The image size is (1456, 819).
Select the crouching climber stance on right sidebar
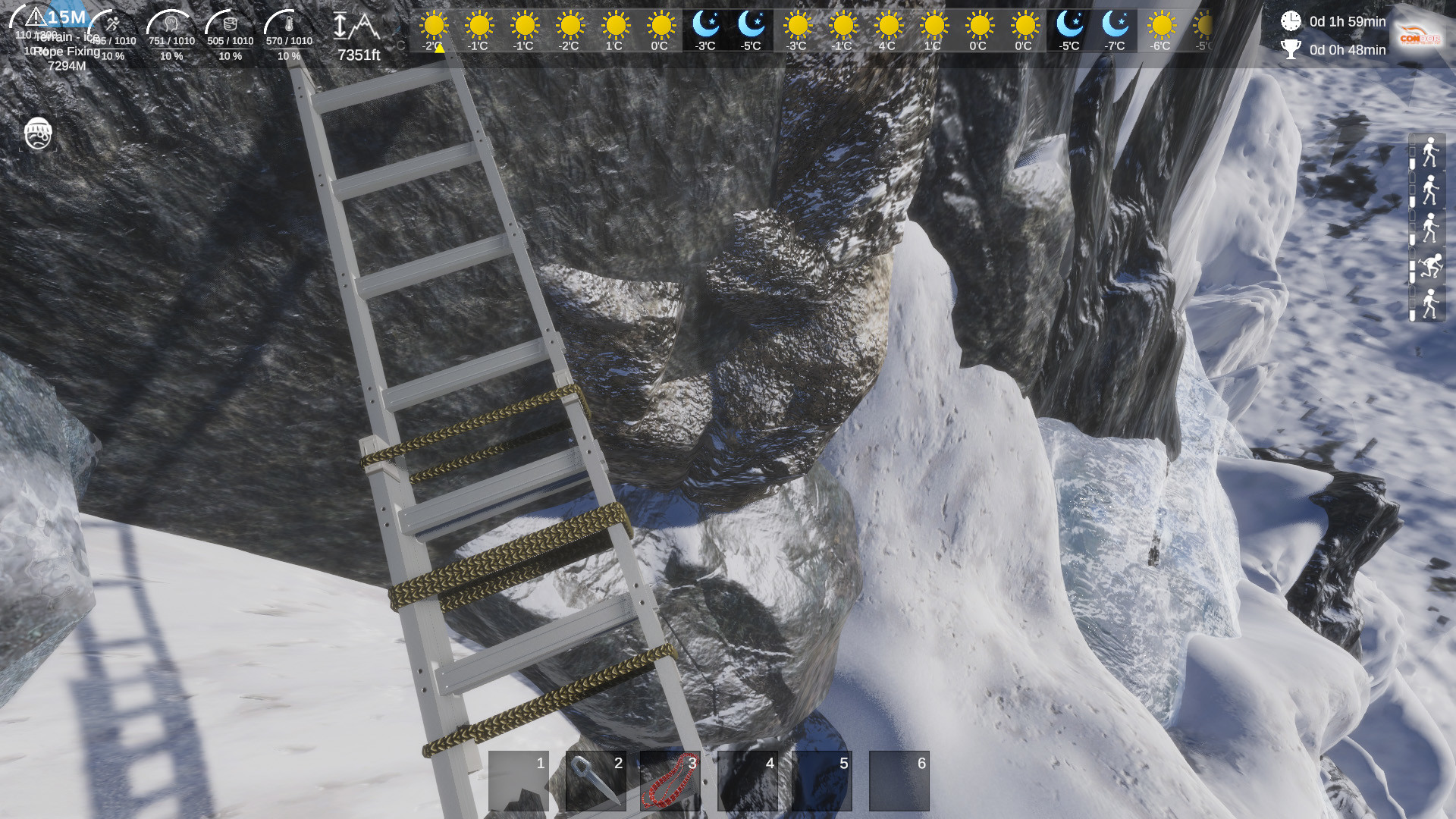click(1431, 263)
